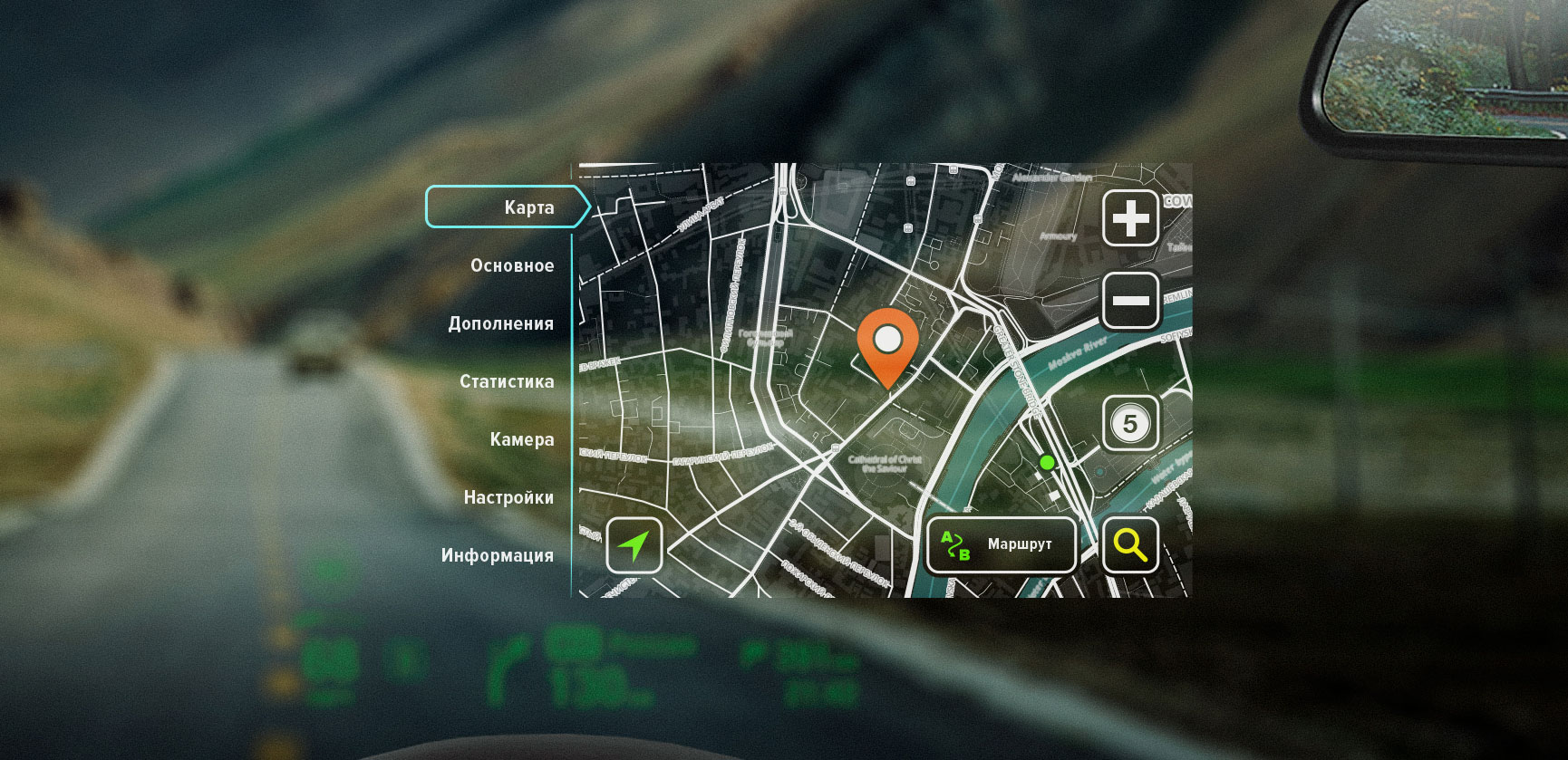The width and height of the screenshot is (1568, 760).
Task: Switch to the Камера entry
Action: (521, 439)
